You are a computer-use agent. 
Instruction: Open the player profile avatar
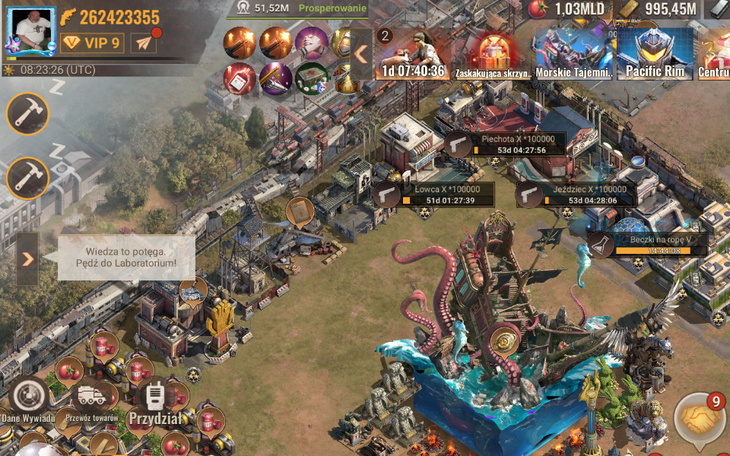pyautogui.click(x=31, y=30)
